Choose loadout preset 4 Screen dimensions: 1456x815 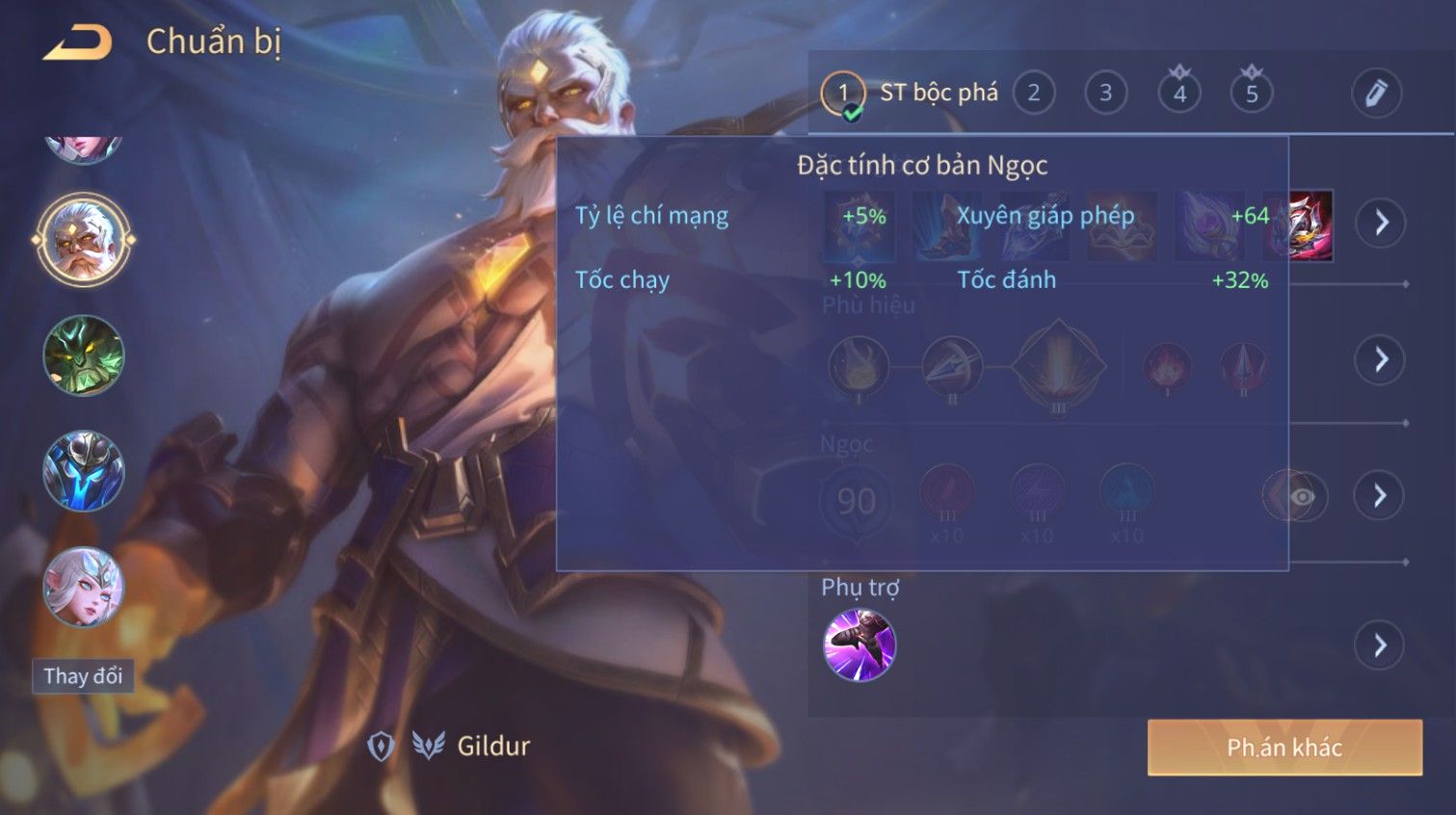click(1178, 93)
